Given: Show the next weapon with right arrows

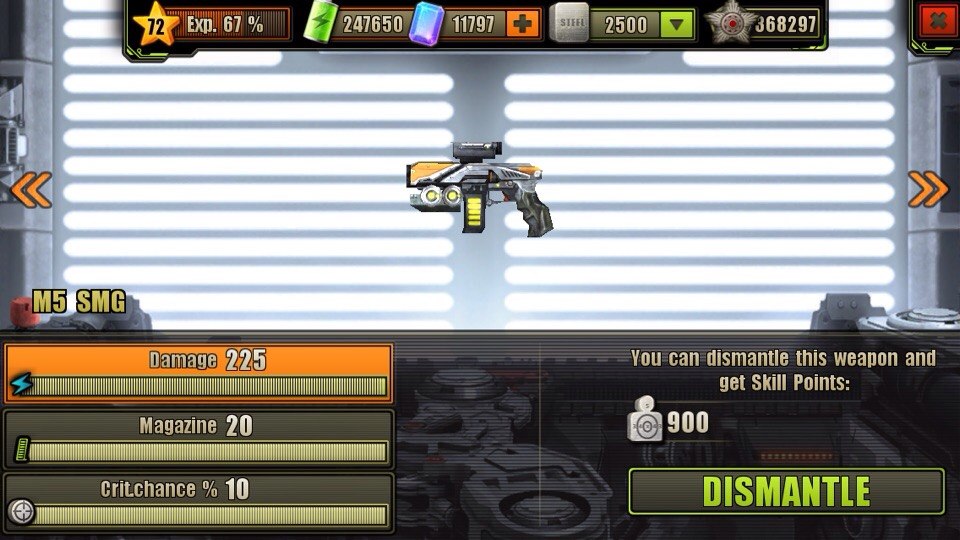Looking at the screenshot, I should click(x=927, y=188).
